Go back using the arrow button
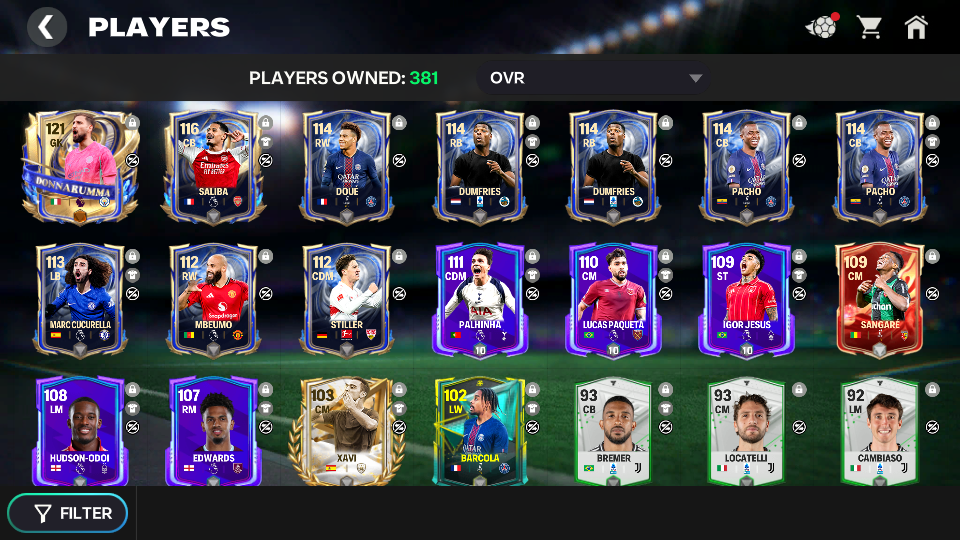The image size is (960, 540). [x=46, y=27]
